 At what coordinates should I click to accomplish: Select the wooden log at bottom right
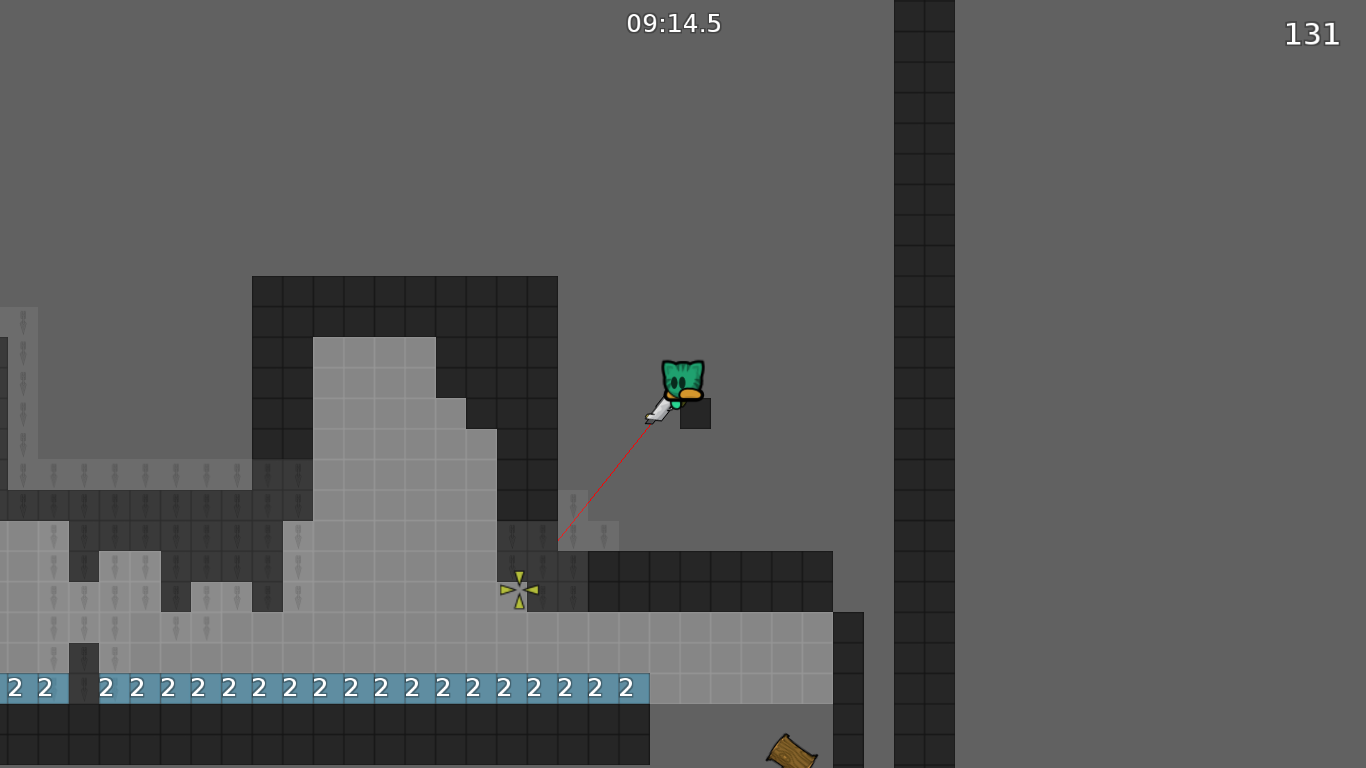coord(792,752)
